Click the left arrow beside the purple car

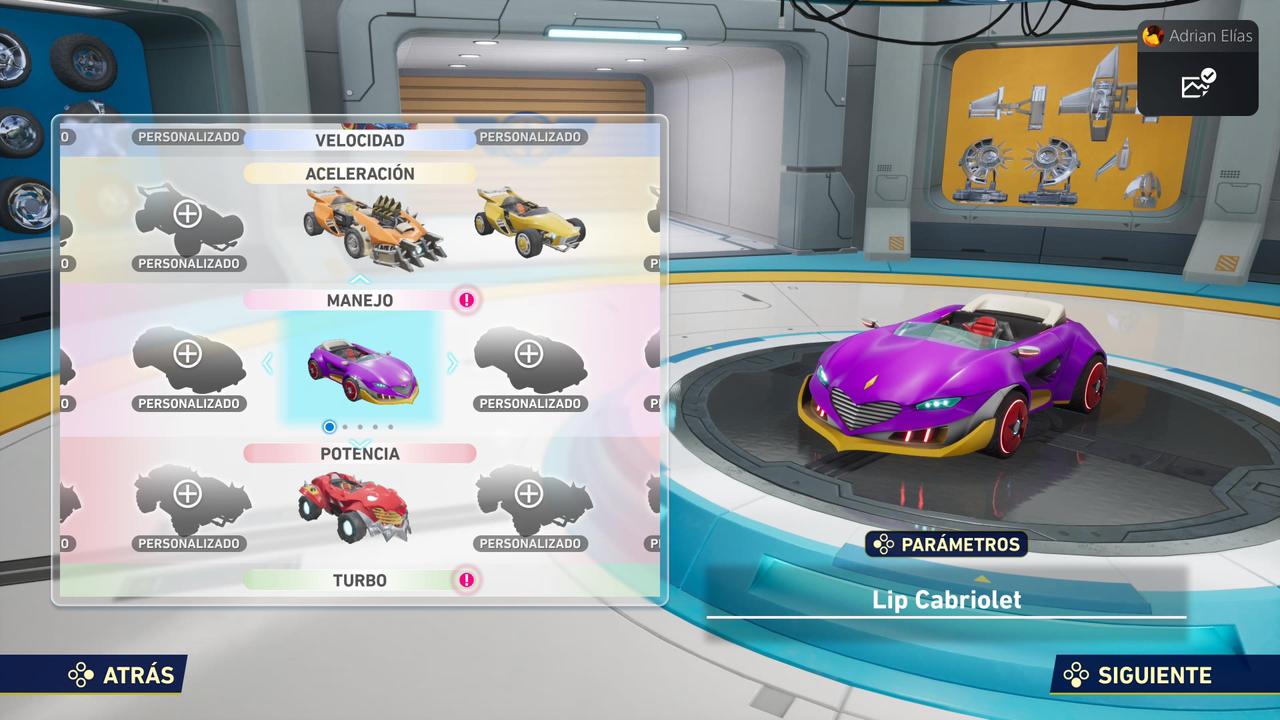[x=267, y=364]
